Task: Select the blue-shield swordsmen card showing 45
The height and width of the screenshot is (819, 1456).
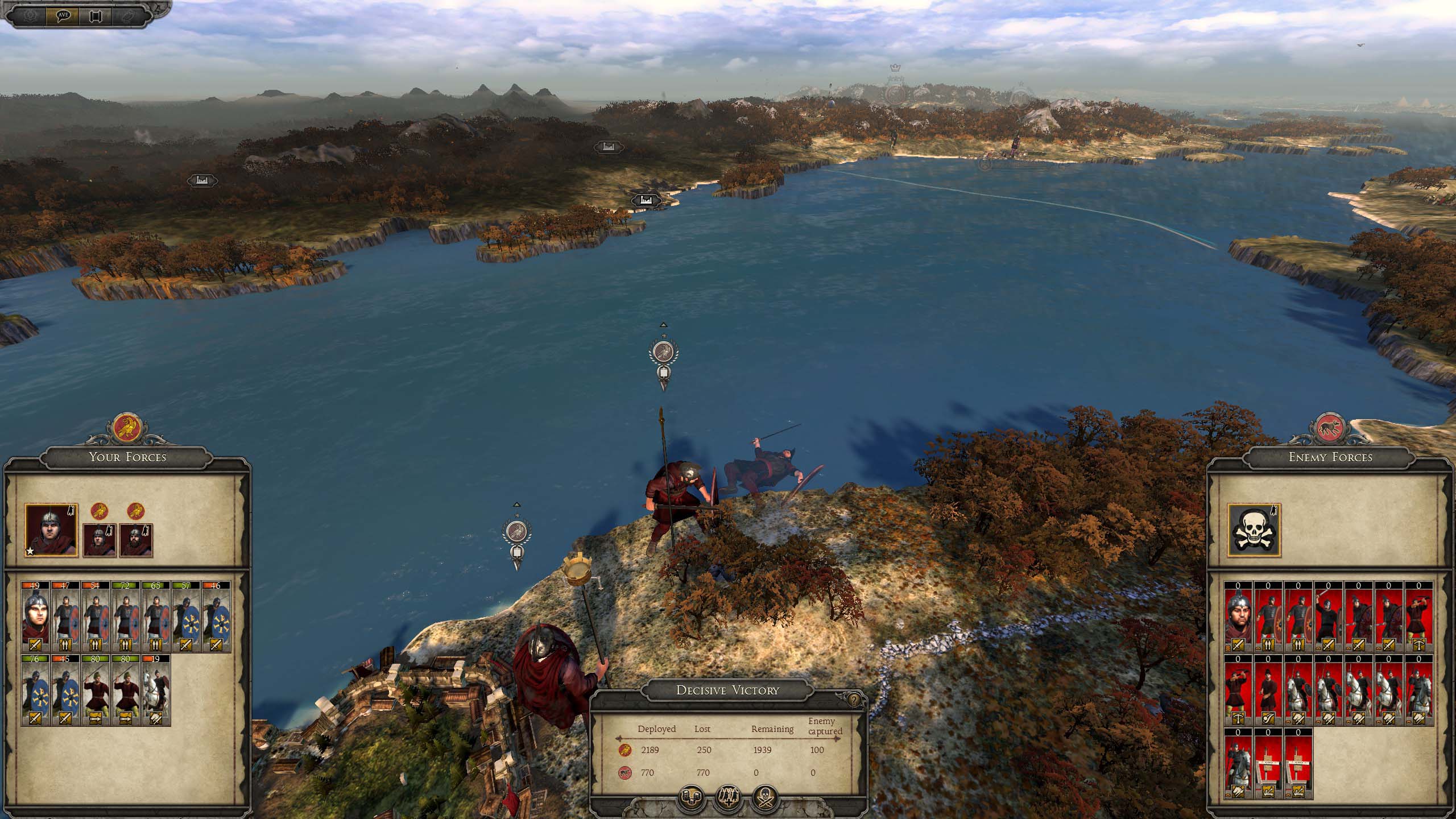Action: [x=65, y=690]
